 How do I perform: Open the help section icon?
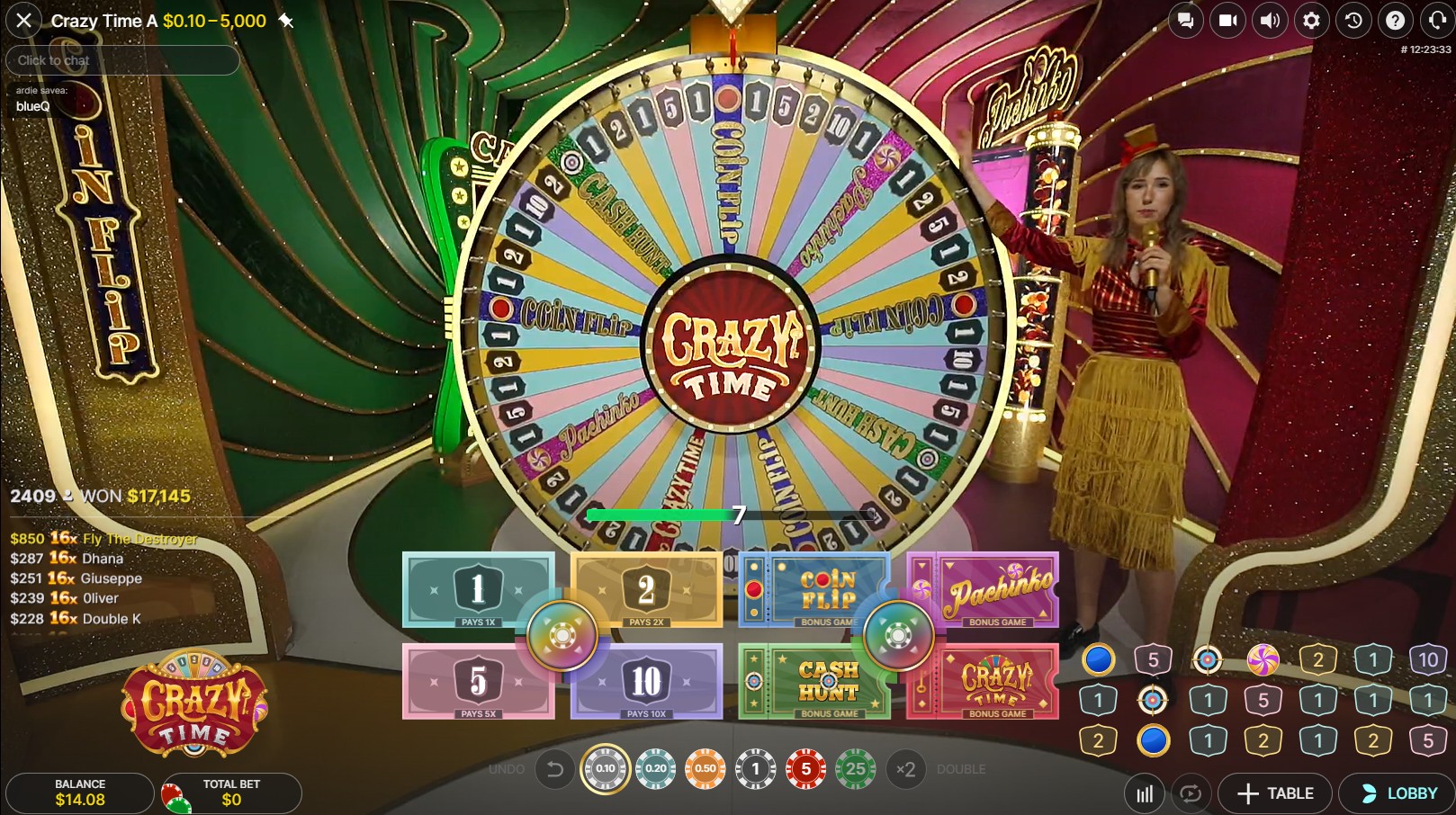click(x=1396, y=20)
